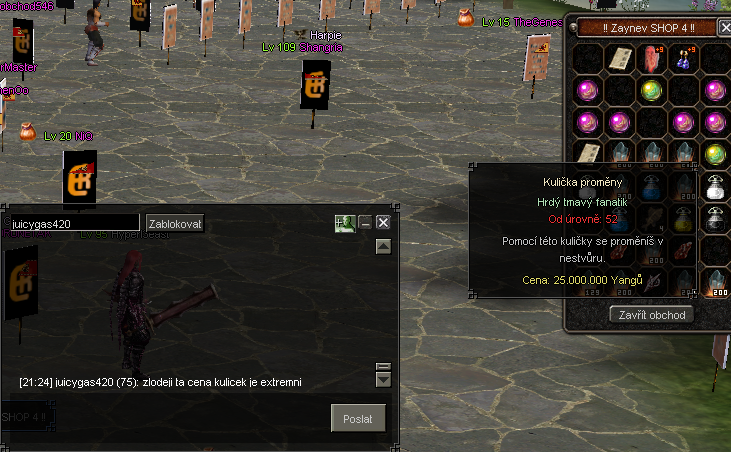Send the whisper with the Poslat button
The height and width of the screenshot is (452, 731).
[x=358, y=418]
